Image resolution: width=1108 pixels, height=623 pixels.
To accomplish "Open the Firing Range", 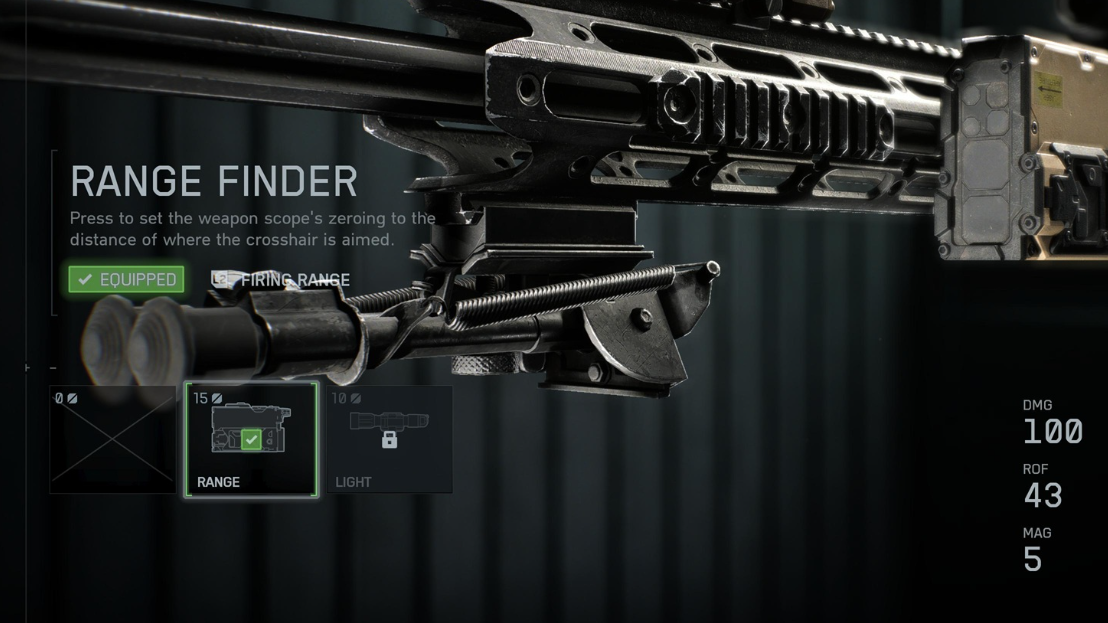I will [282, 280].
